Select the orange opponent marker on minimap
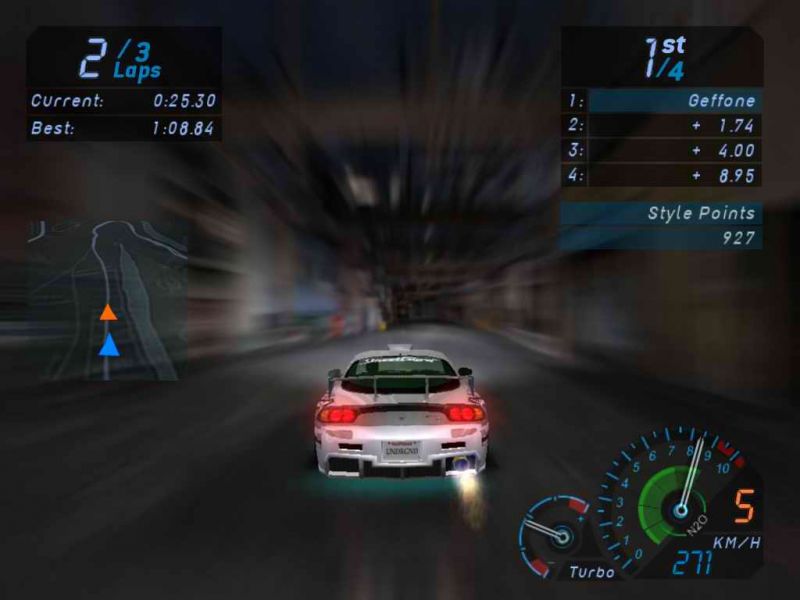This screenshot has height=600, width=800. click(108, 313)
